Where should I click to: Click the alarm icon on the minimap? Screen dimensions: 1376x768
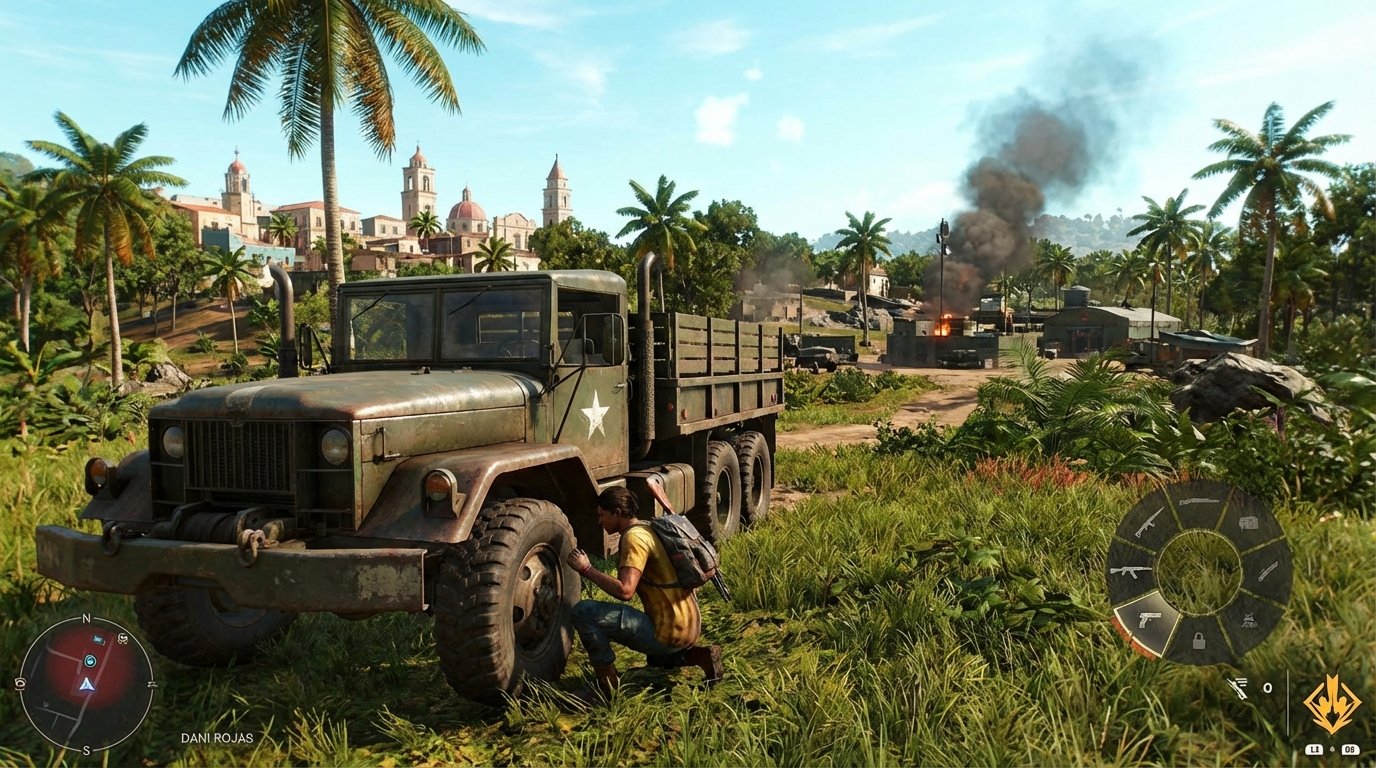click(x=122, y=639)
